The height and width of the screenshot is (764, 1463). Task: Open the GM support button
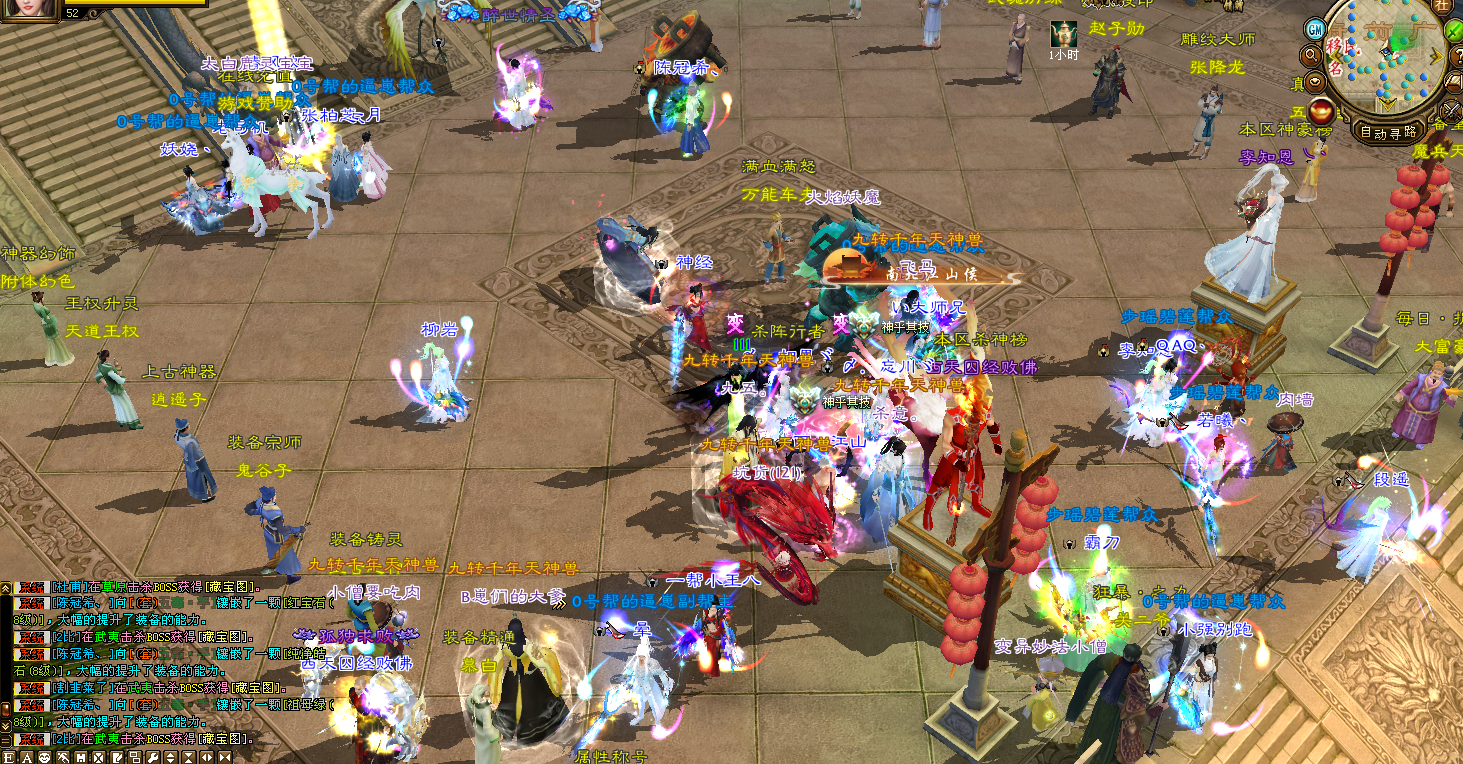click(1315, 30)
